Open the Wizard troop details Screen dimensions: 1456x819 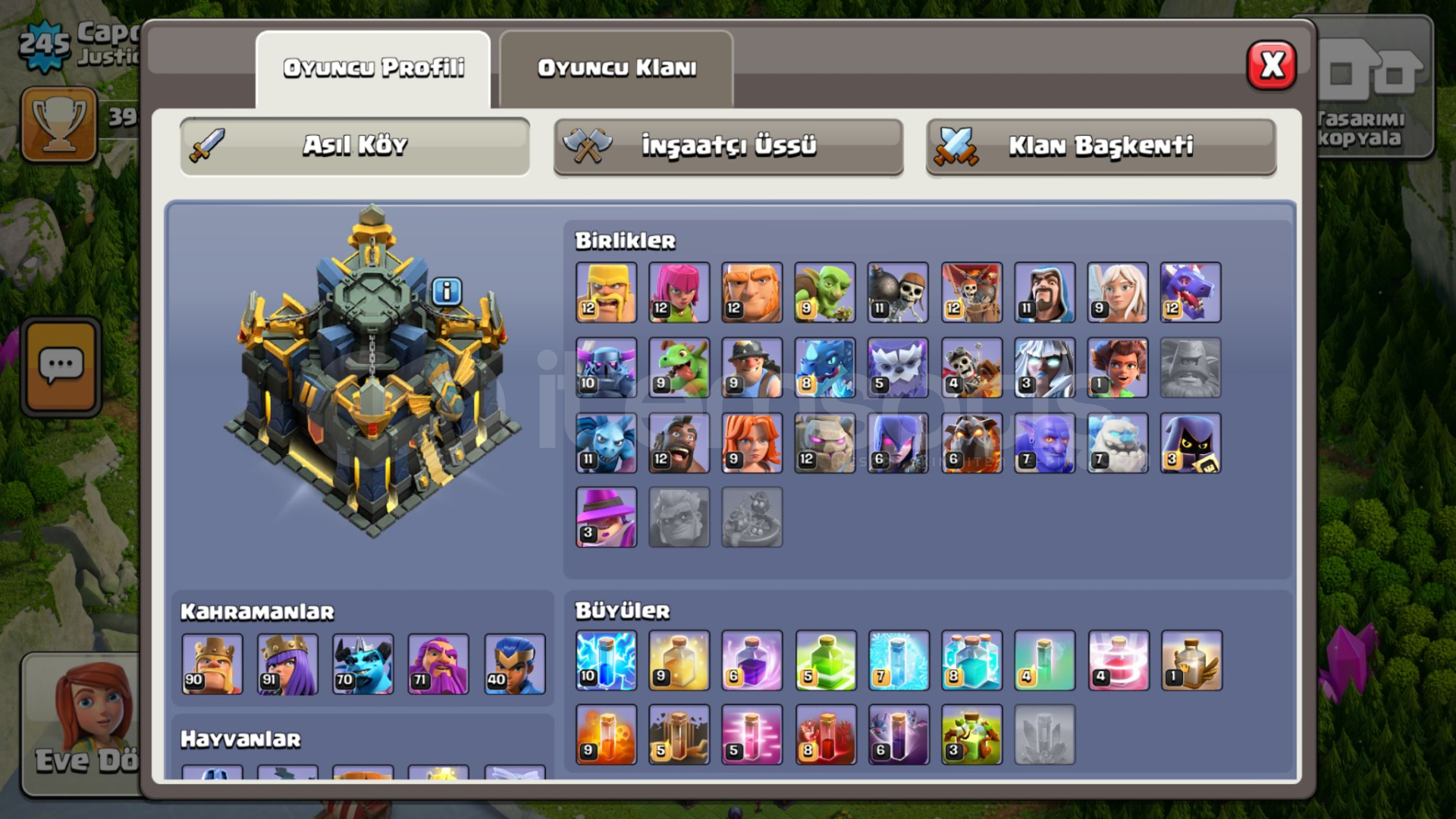(x=1043, y=292)
